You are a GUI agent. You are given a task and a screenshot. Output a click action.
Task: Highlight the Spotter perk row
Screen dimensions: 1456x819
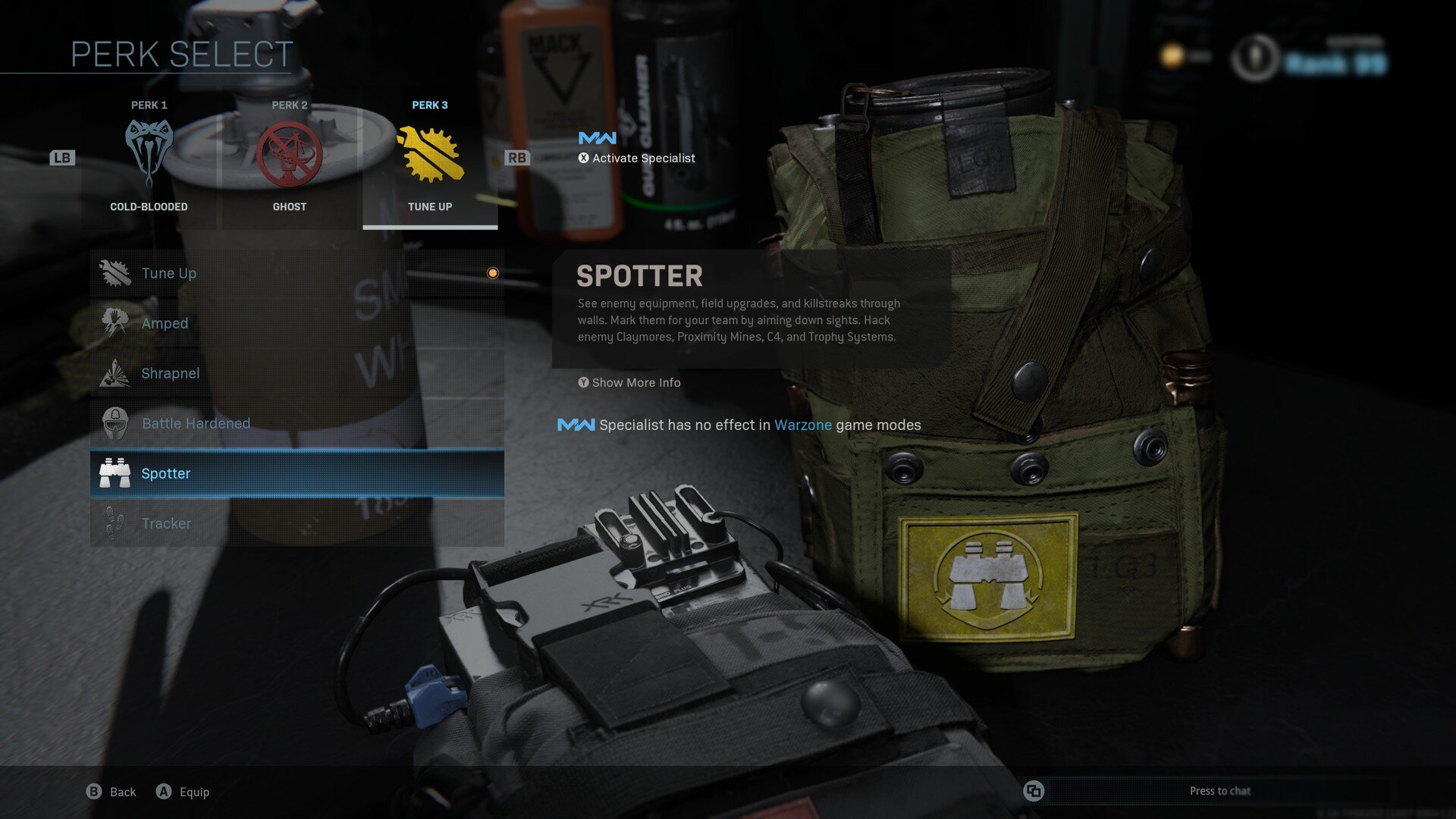point(297,473)
